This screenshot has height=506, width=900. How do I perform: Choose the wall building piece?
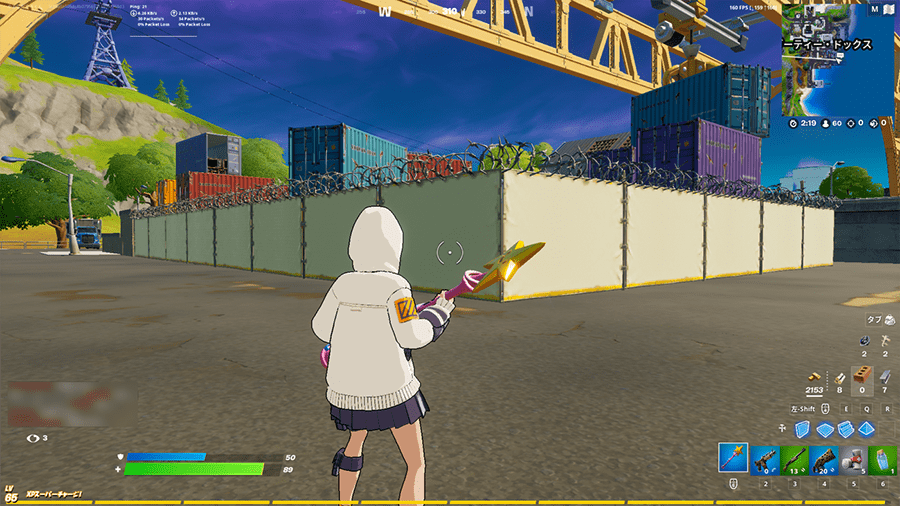pos(804,428)
